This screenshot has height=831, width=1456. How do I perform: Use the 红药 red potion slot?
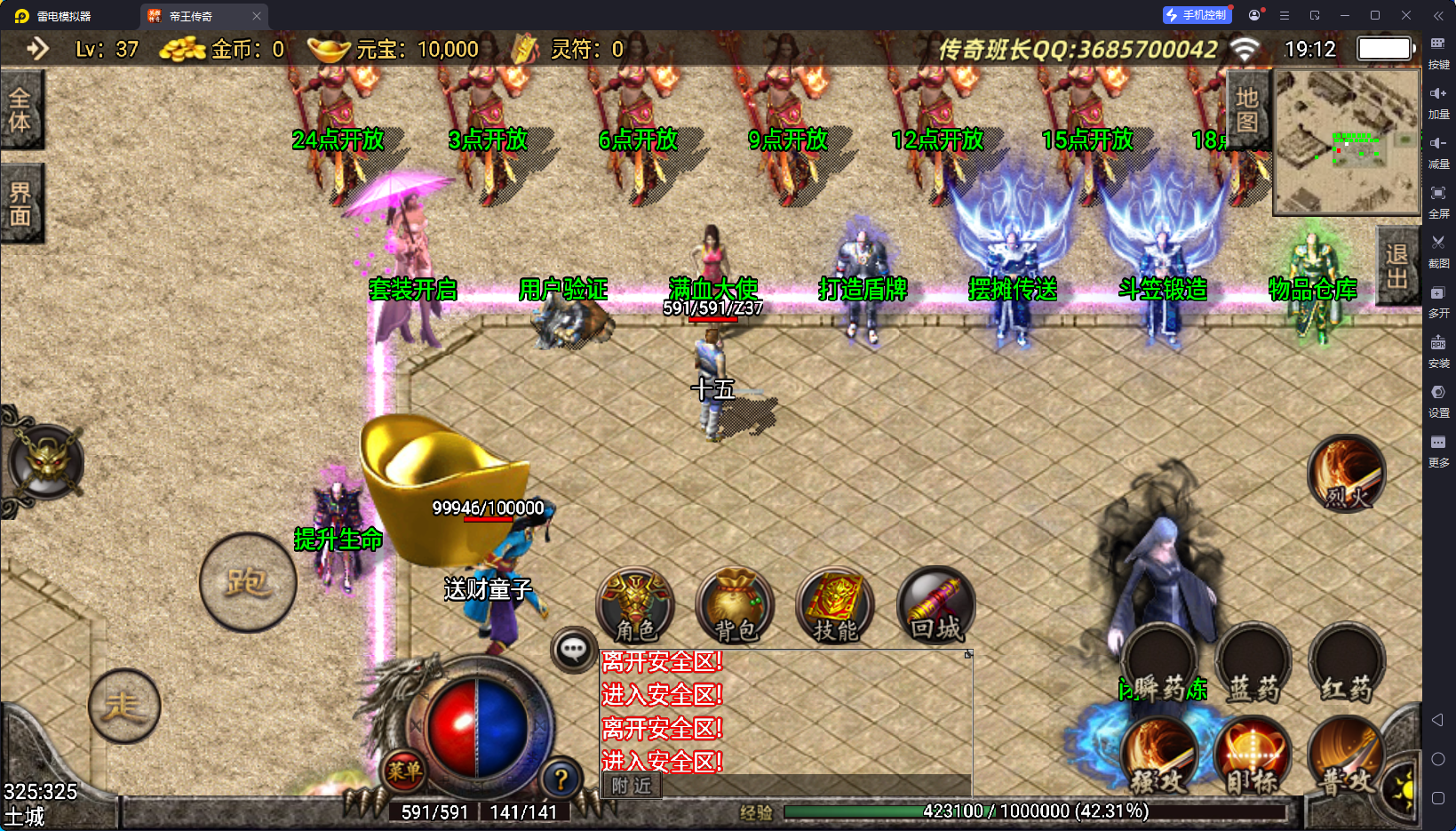pyautogui.click(x=1346, y=664)
